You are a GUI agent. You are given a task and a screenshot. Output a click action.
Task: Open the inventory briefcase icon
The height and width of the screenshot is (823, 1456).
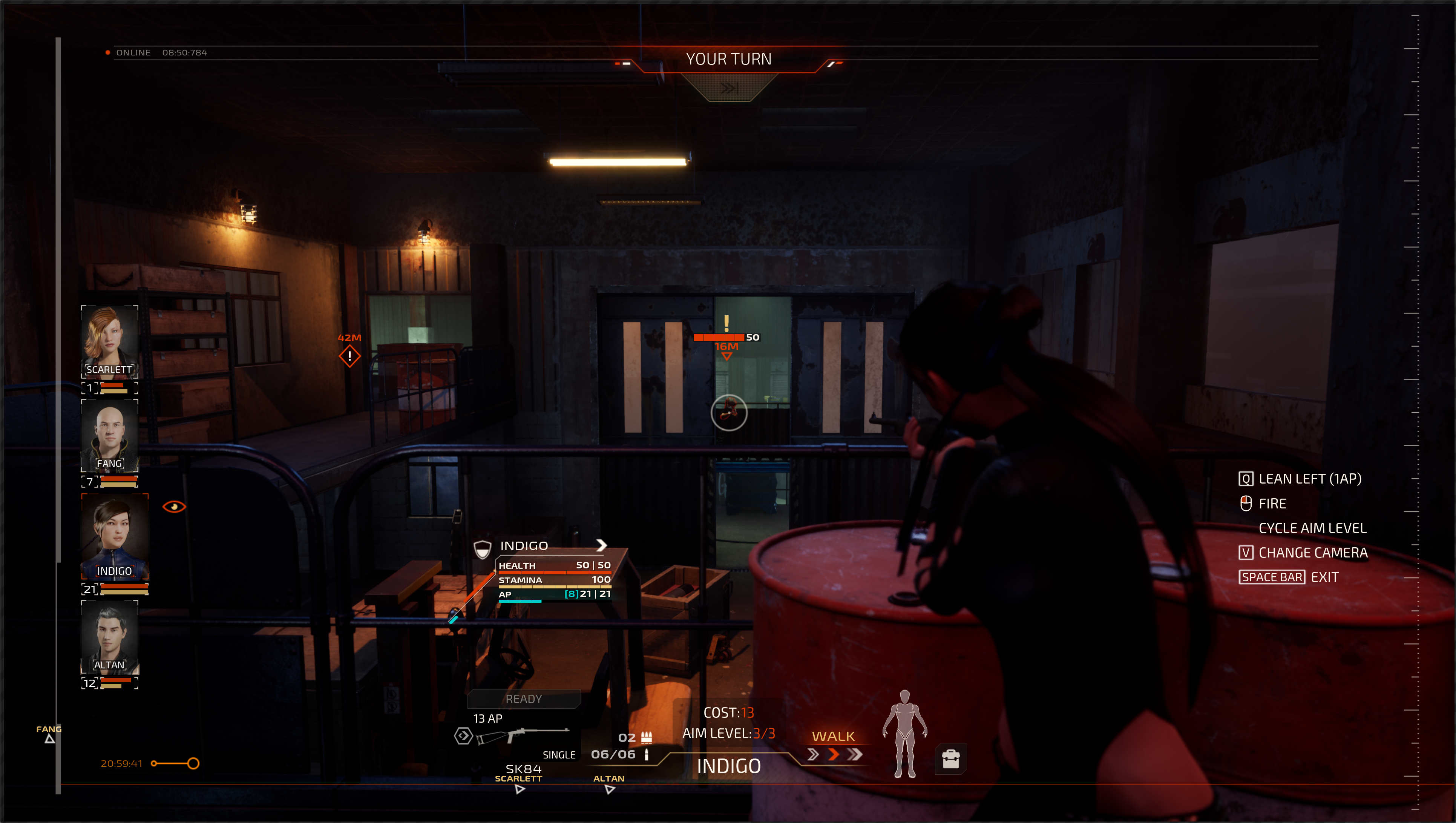click(951, 759)
